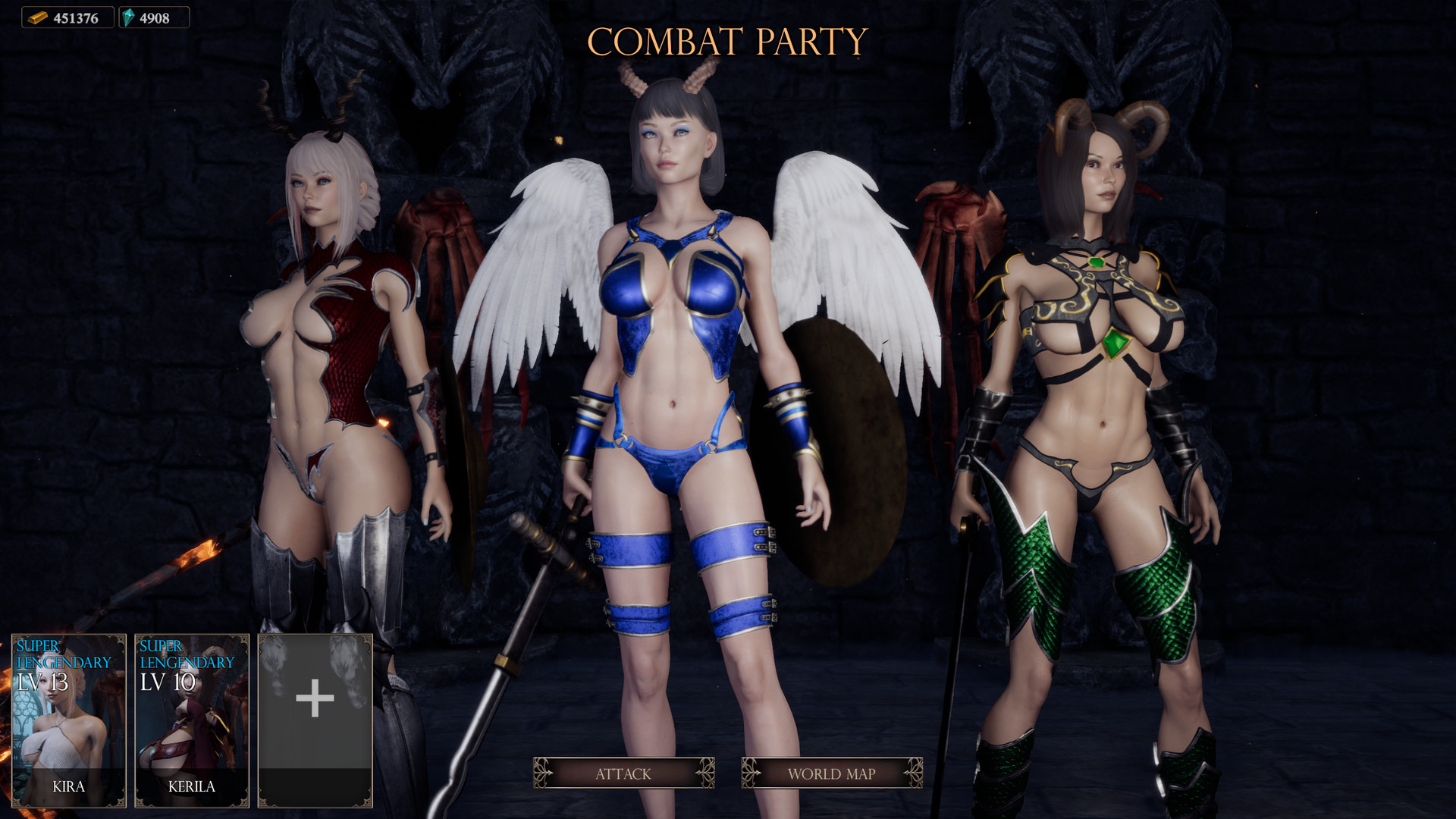Viewport: 1456px width, 819px height.
Task: Open the WORLD MAP button
Action: [831, 774]
